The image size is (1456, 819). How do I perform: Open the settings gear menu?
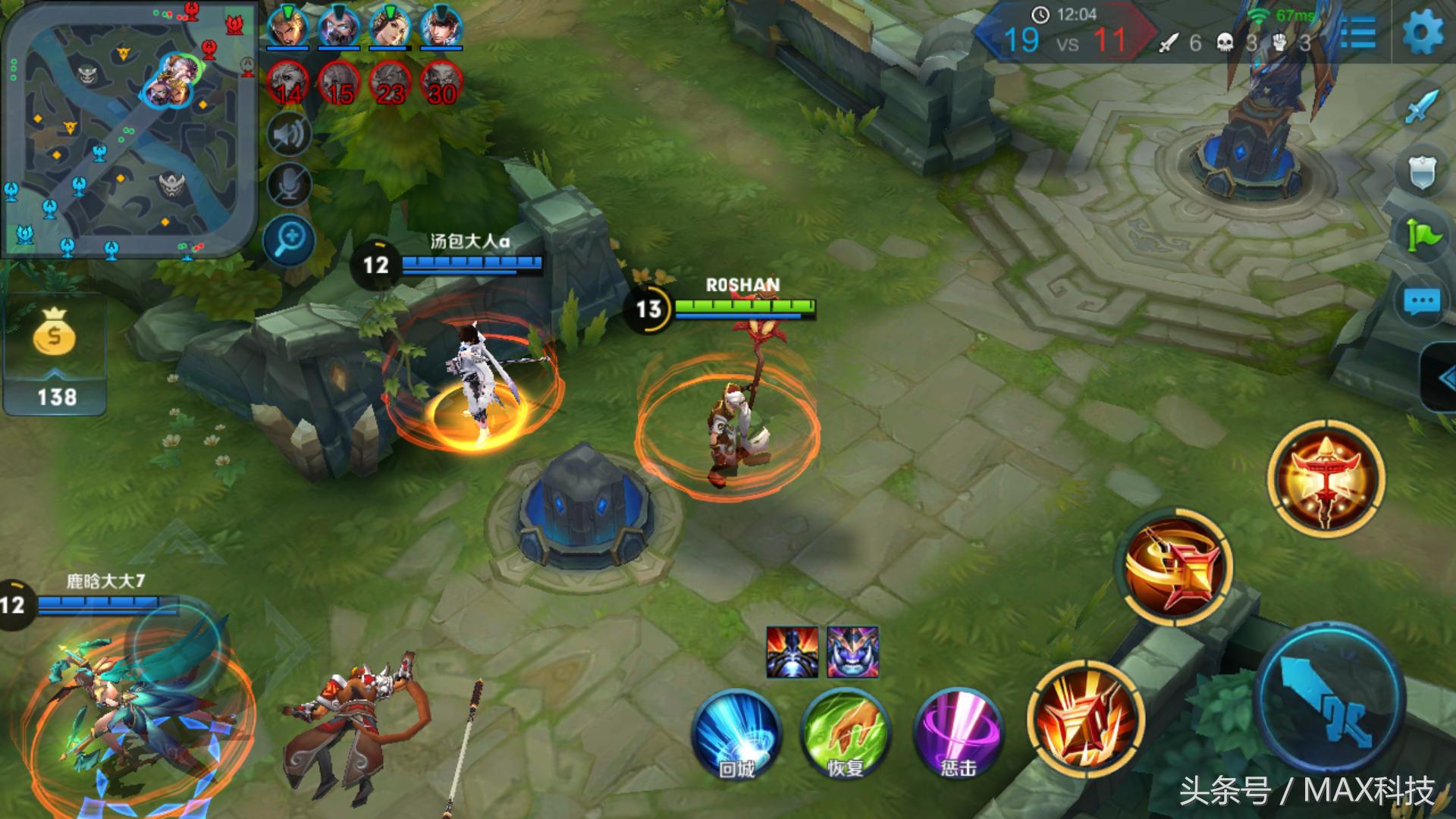tap(1422, 33)
